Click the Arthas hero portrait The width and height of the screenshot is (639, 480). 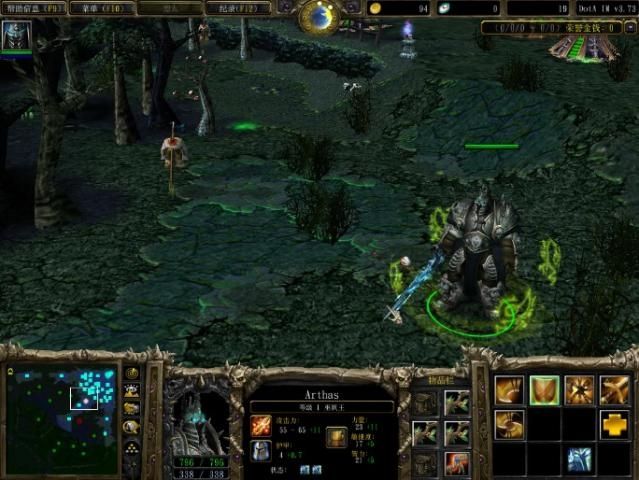200,416
